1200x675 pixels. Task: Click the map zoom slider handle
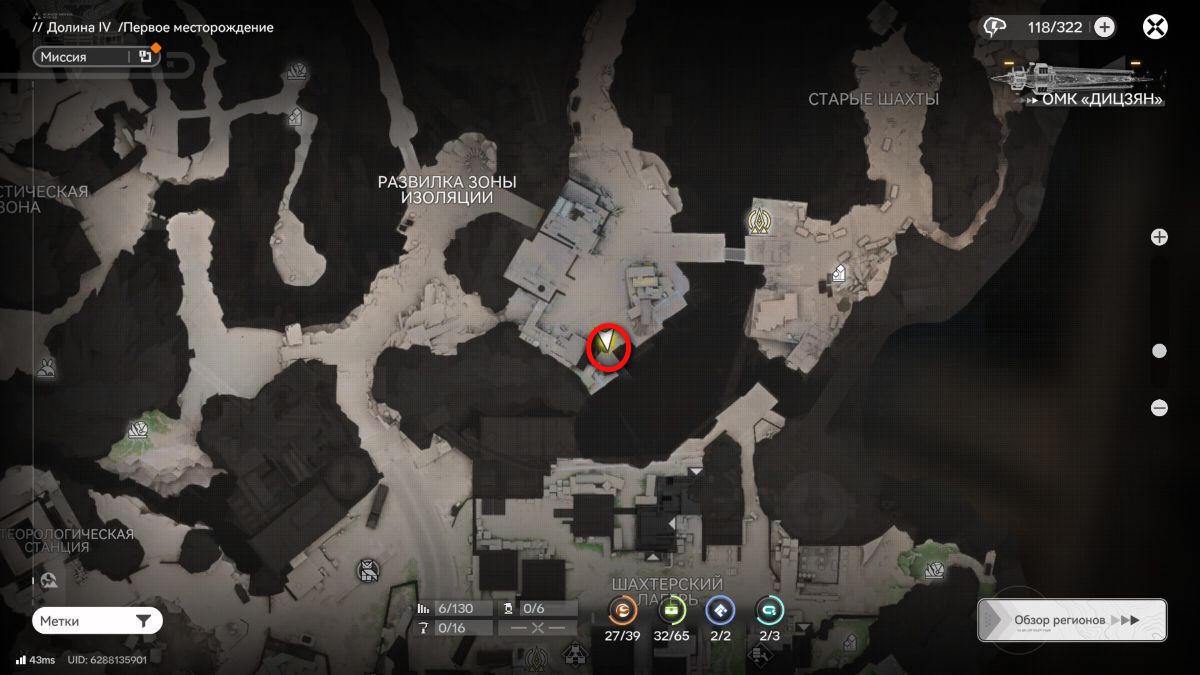tap(1159, 351)
